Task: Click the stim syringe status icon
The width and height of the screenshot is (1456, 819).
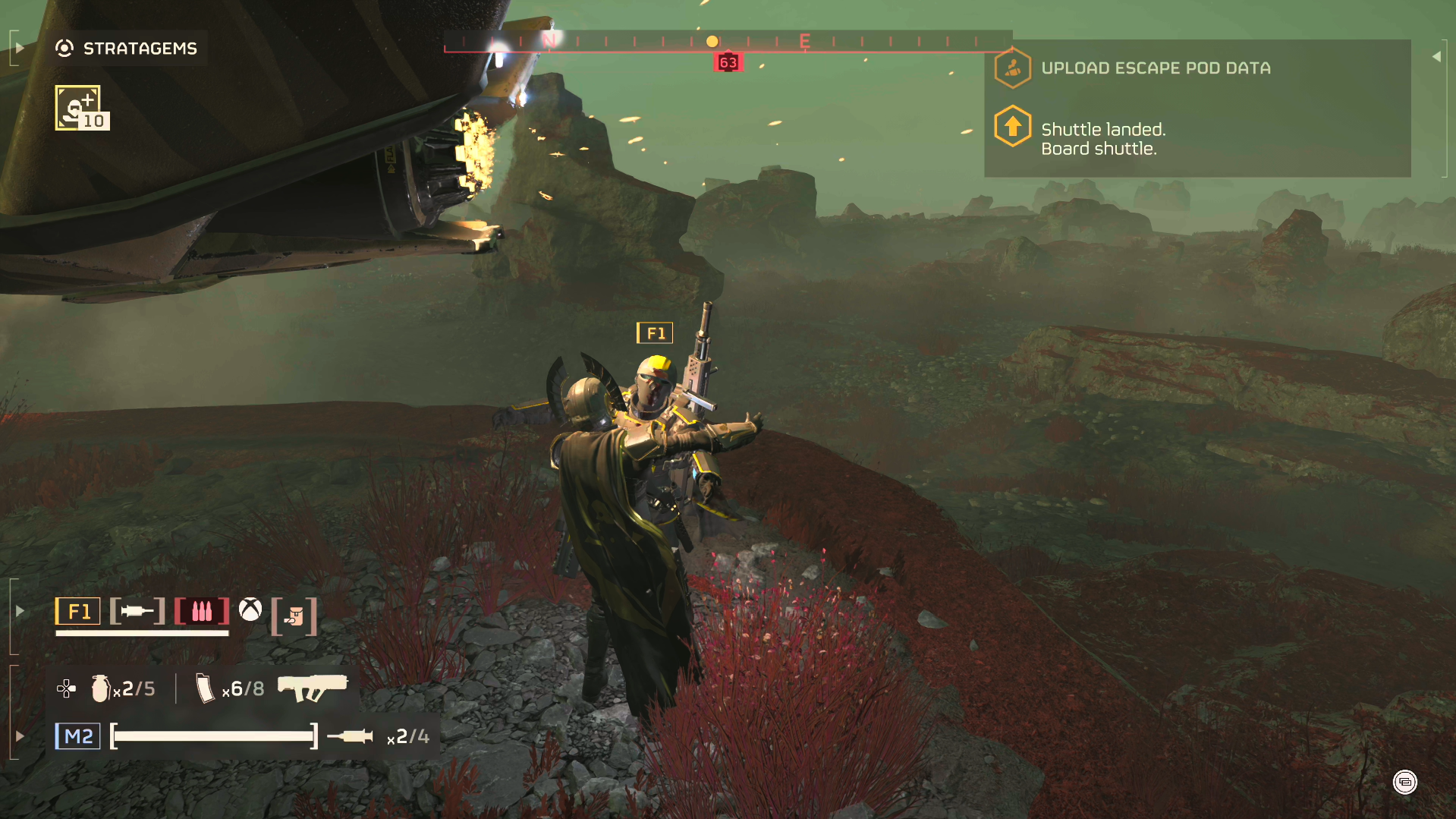Action: click(137, 611)
